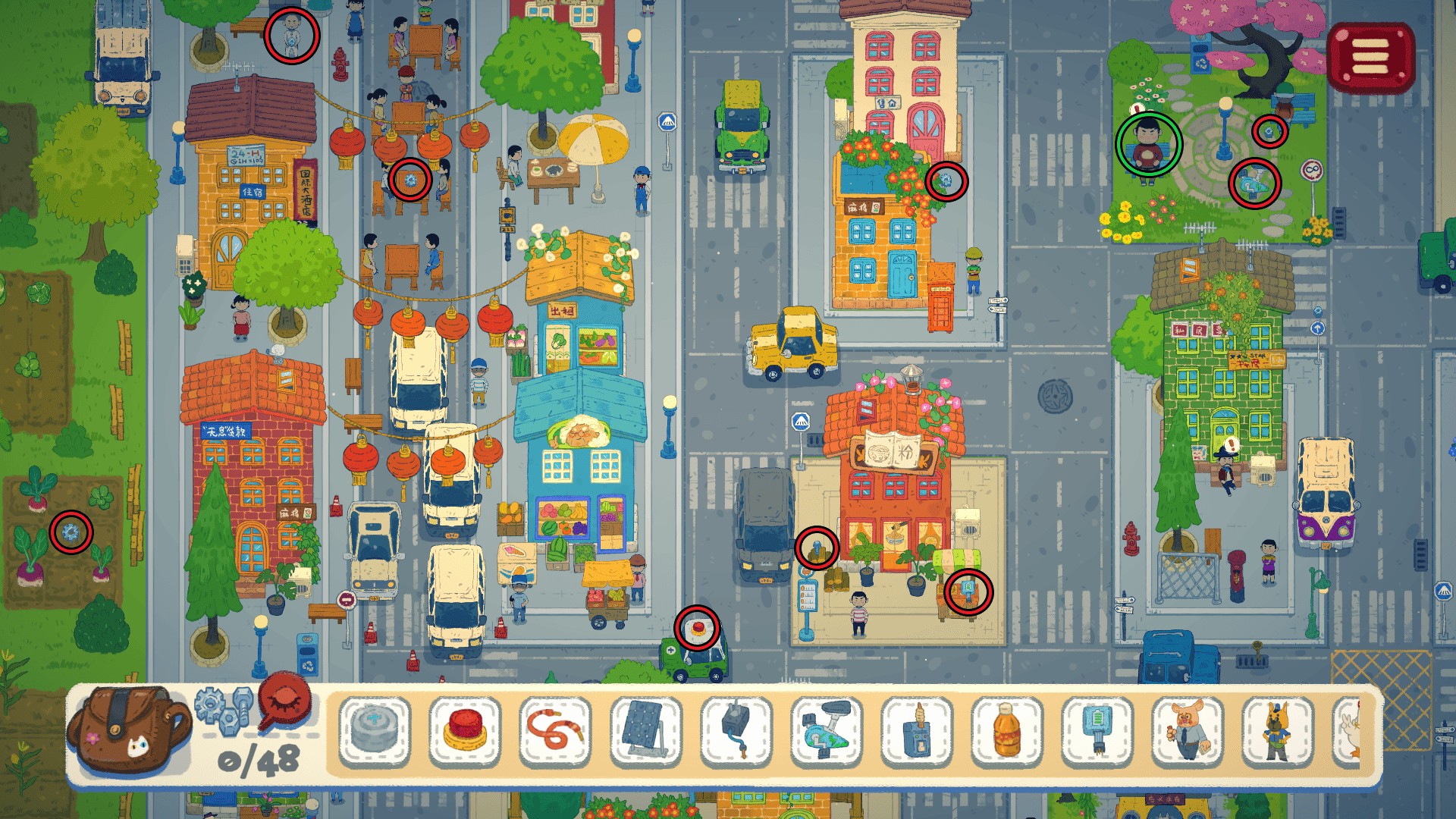This screenshot has width=1456, height=819.
Task: Choose the blue switch box item
Action: coord(917,733)
